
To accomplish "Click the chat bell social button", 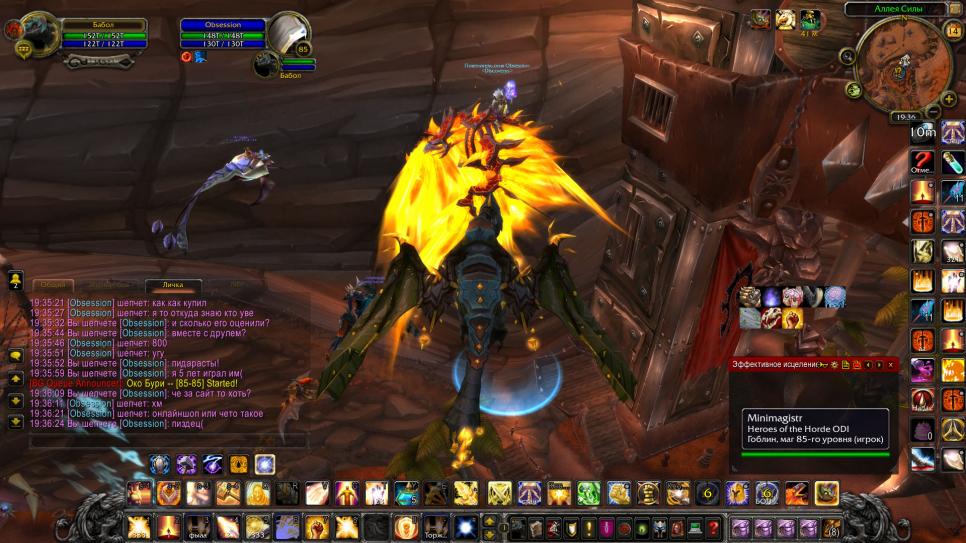I will [x=16, y=281].
